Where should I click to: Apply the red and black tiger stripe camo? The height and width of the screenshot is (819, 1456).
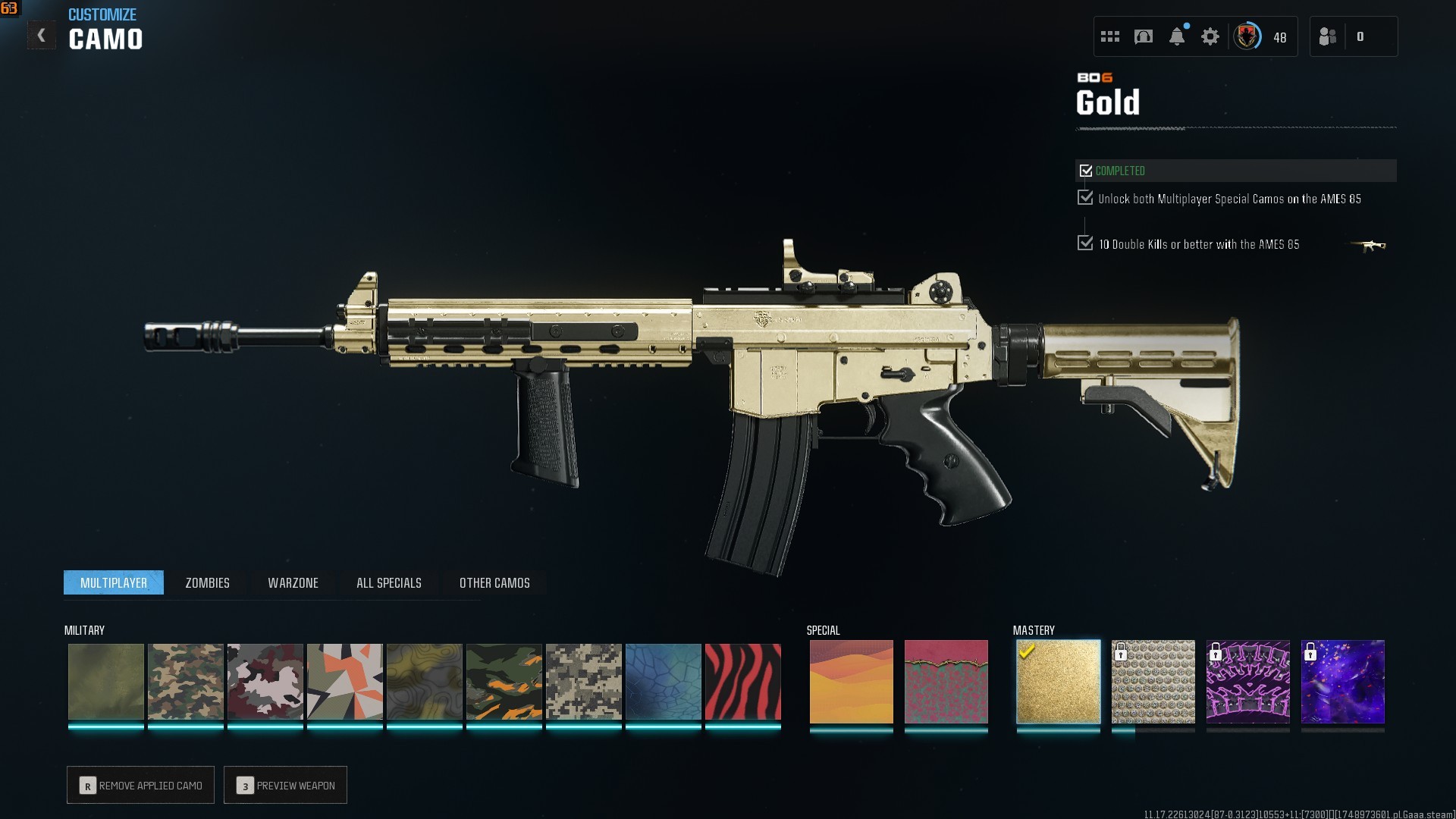[742, 682]
